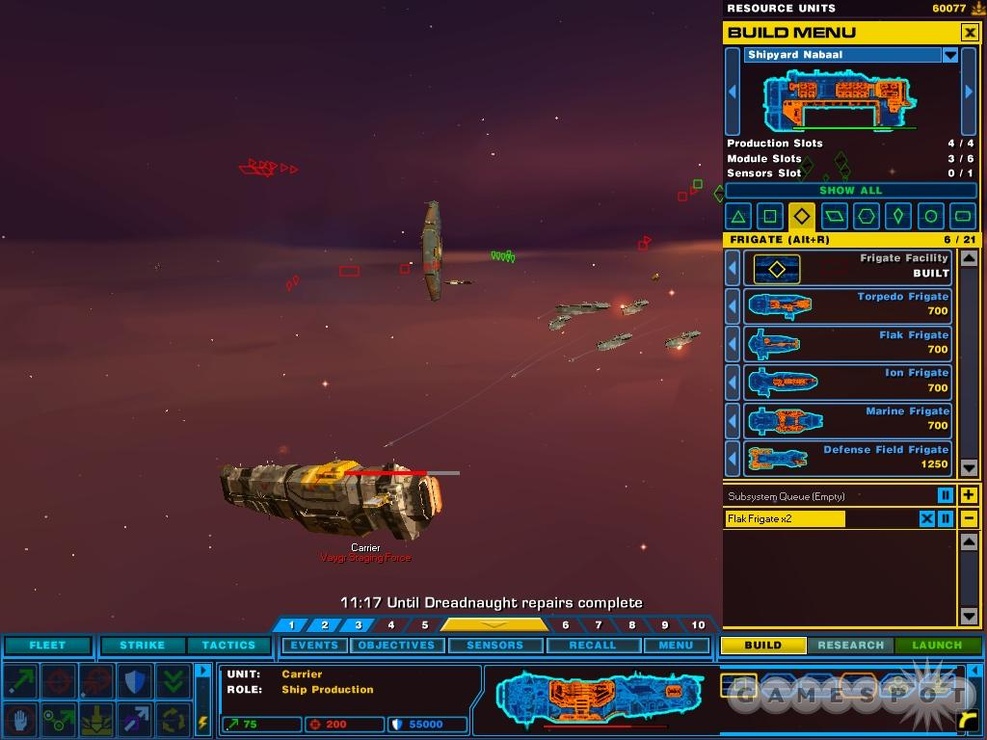Image resolution: width=987 pixels, height=740 pixels.
Task: Switch to the Research panel
Action: pyautogui.click(x=850, y=645)
